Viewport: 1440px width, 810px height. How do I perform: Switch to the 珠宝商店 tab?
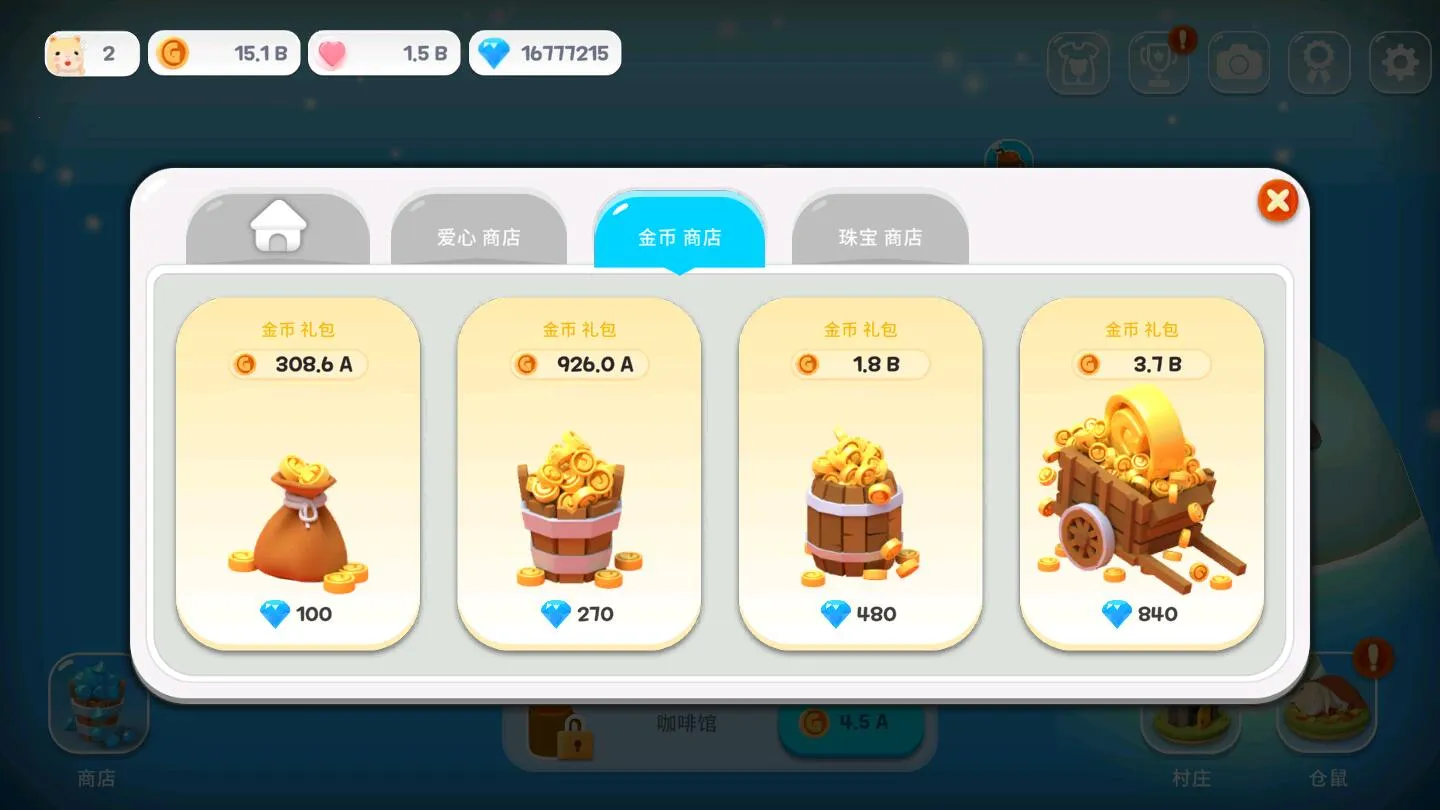click(x=880, y=237)
